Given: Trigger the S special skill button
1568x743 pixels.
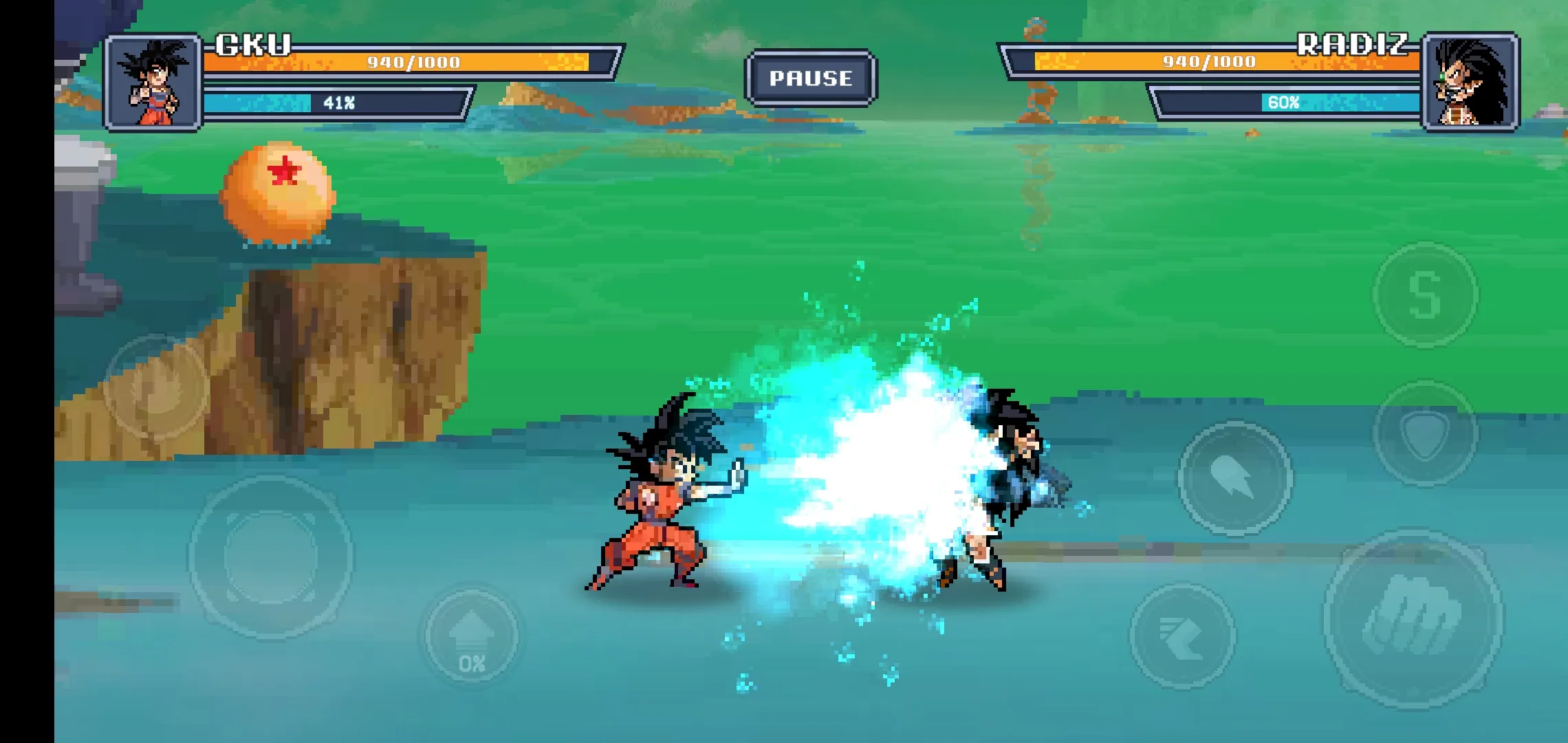Looking at the screenshot, I should point(1425,294).
